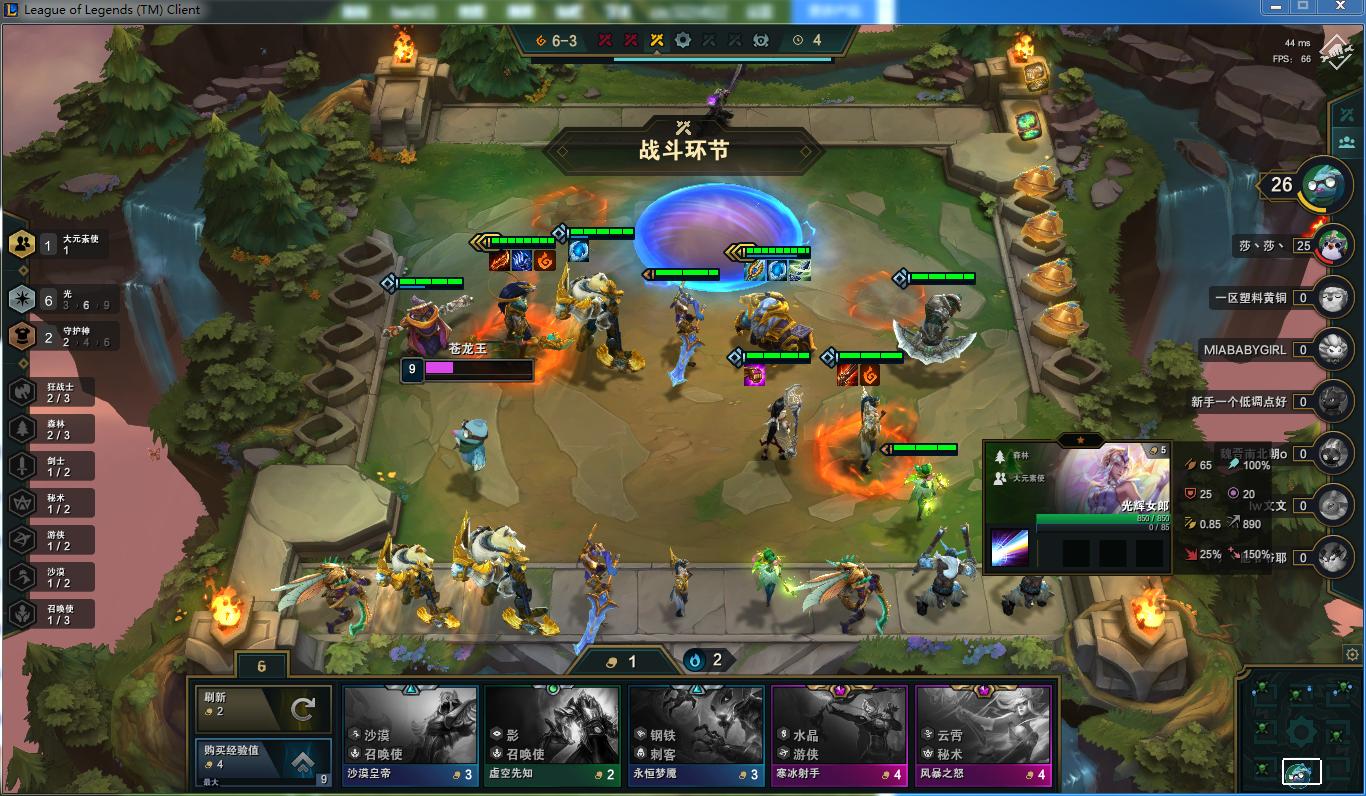1366x796 pixels.
Task: Buy the 寒冰射手 champion card
Action: (839, 737)
